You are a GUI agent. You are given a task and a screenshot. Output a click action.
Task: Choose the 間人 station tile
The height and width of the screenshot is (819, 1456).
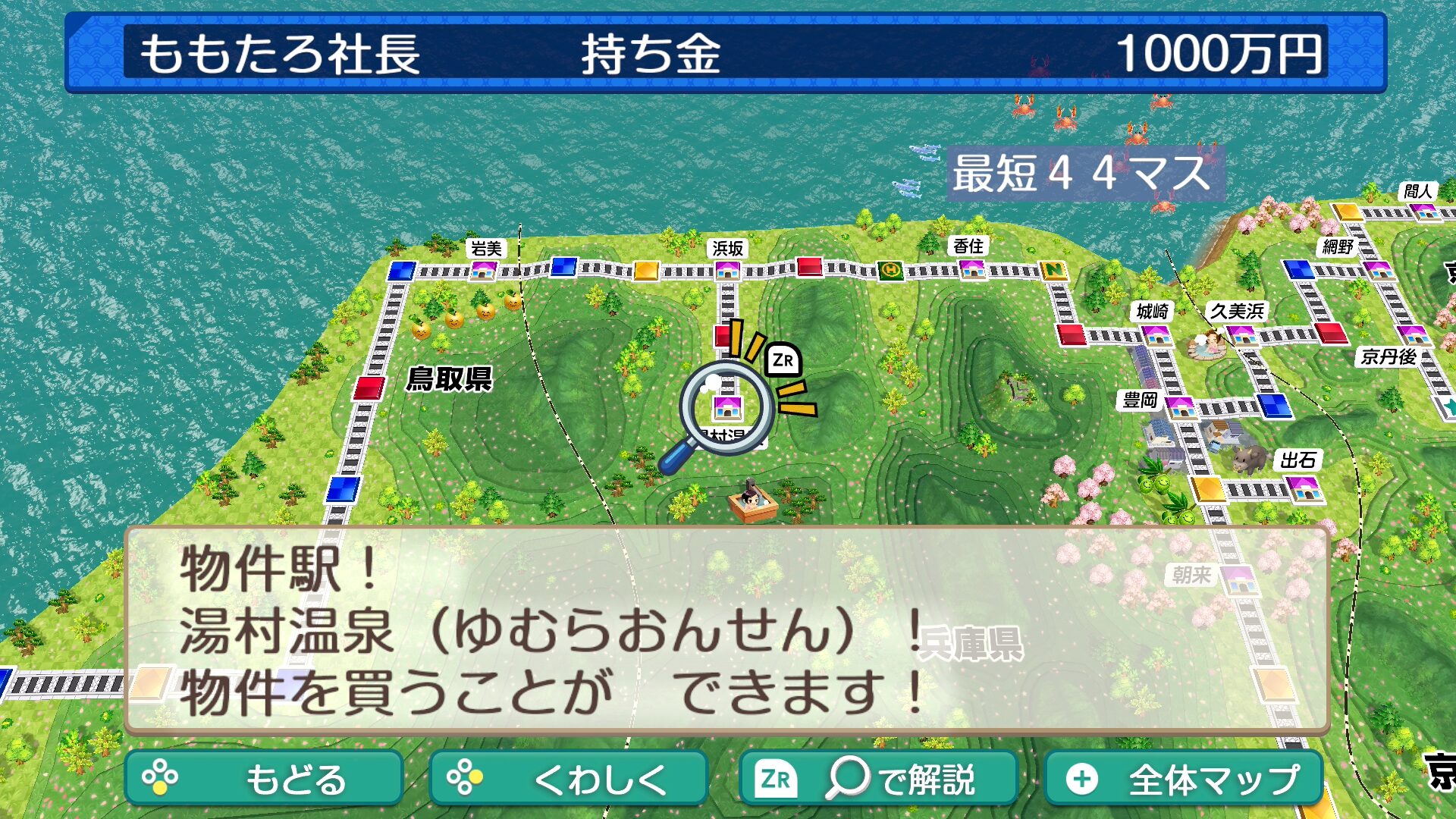(x=1426, y=210)
